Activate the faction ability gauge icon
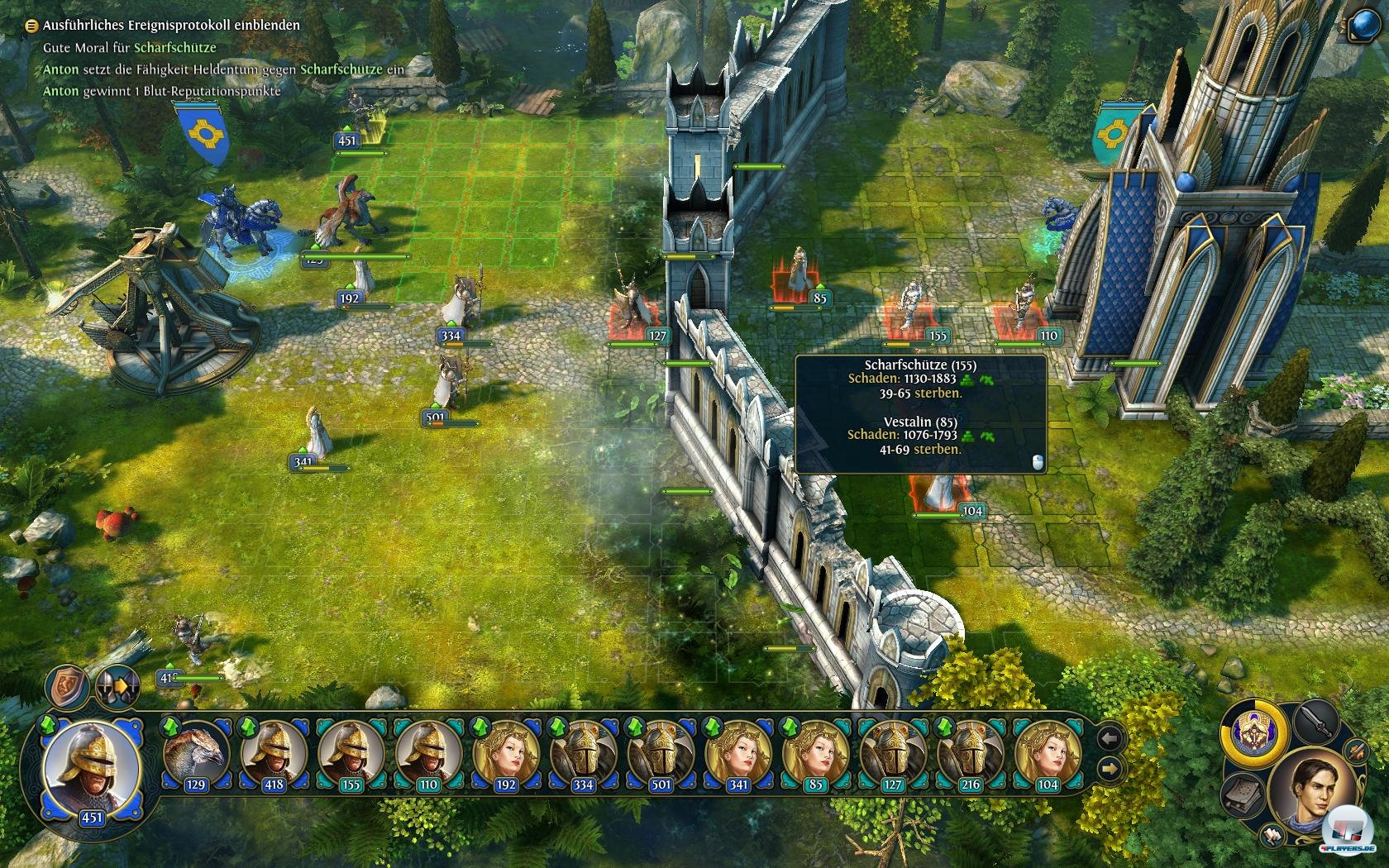Image resolution: width=1389 pixels, height=868 pixels. [x=1255, y=732]
